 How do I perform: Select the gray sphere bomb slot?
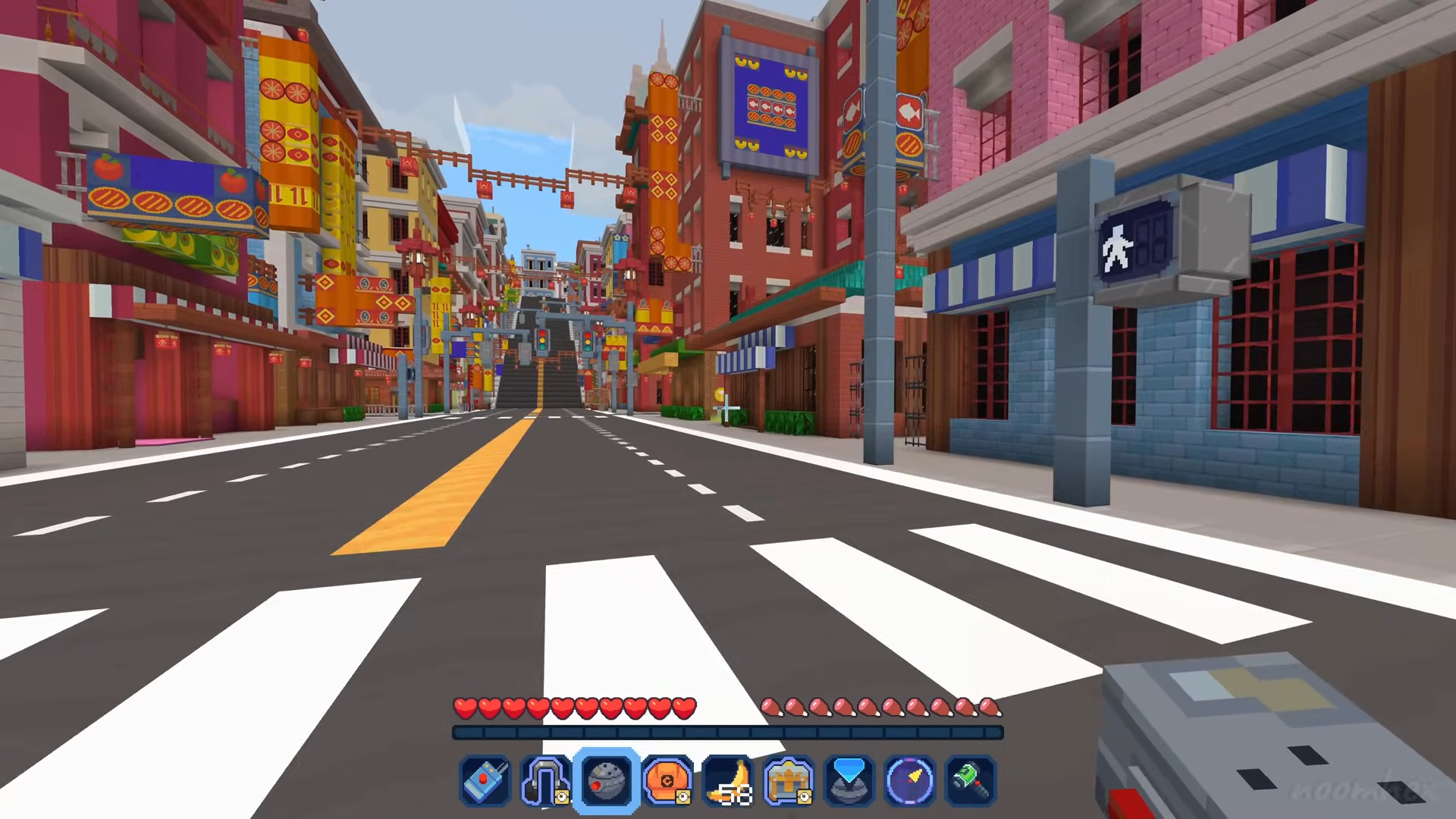[607, 780]
